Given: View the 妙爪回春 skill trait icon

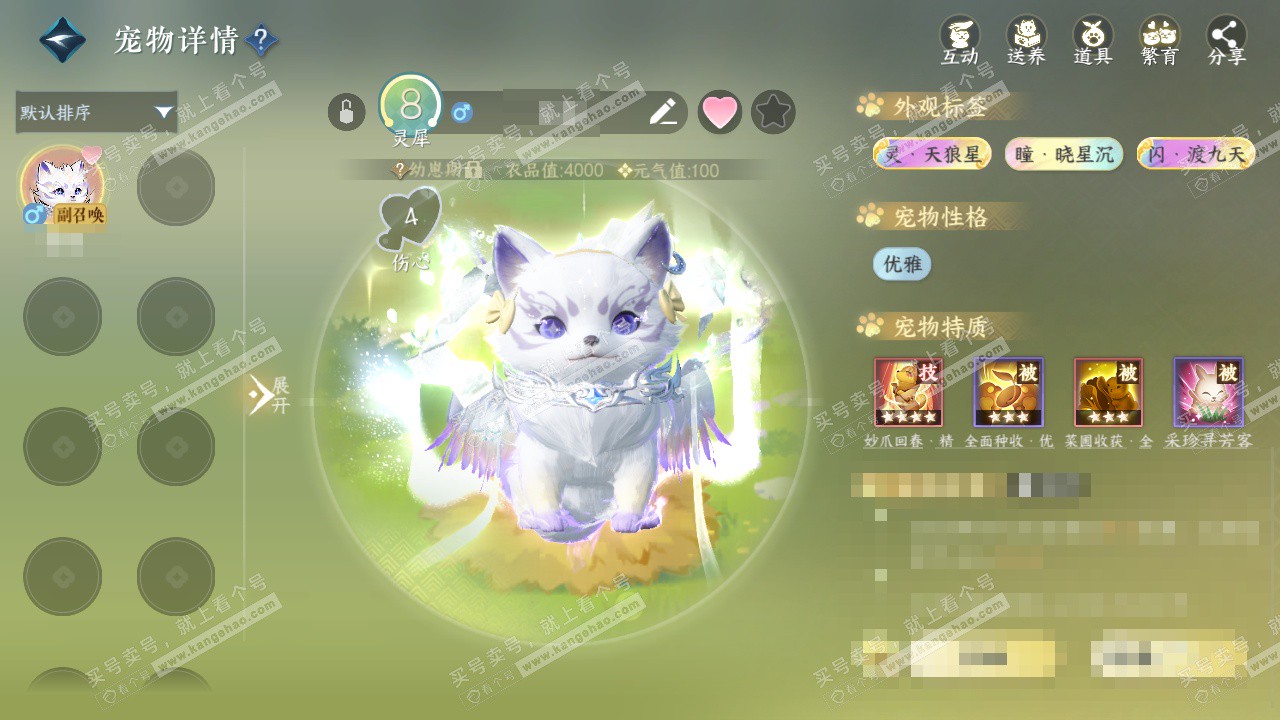Looking at the screenshot, I should (x=908, y=392).
